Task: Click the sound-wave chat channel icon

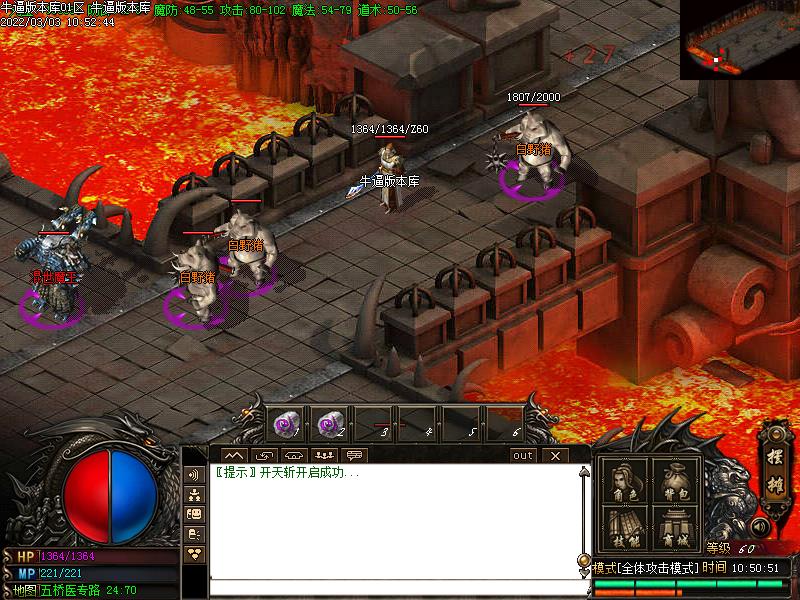Action: click(x=194, y=474)
